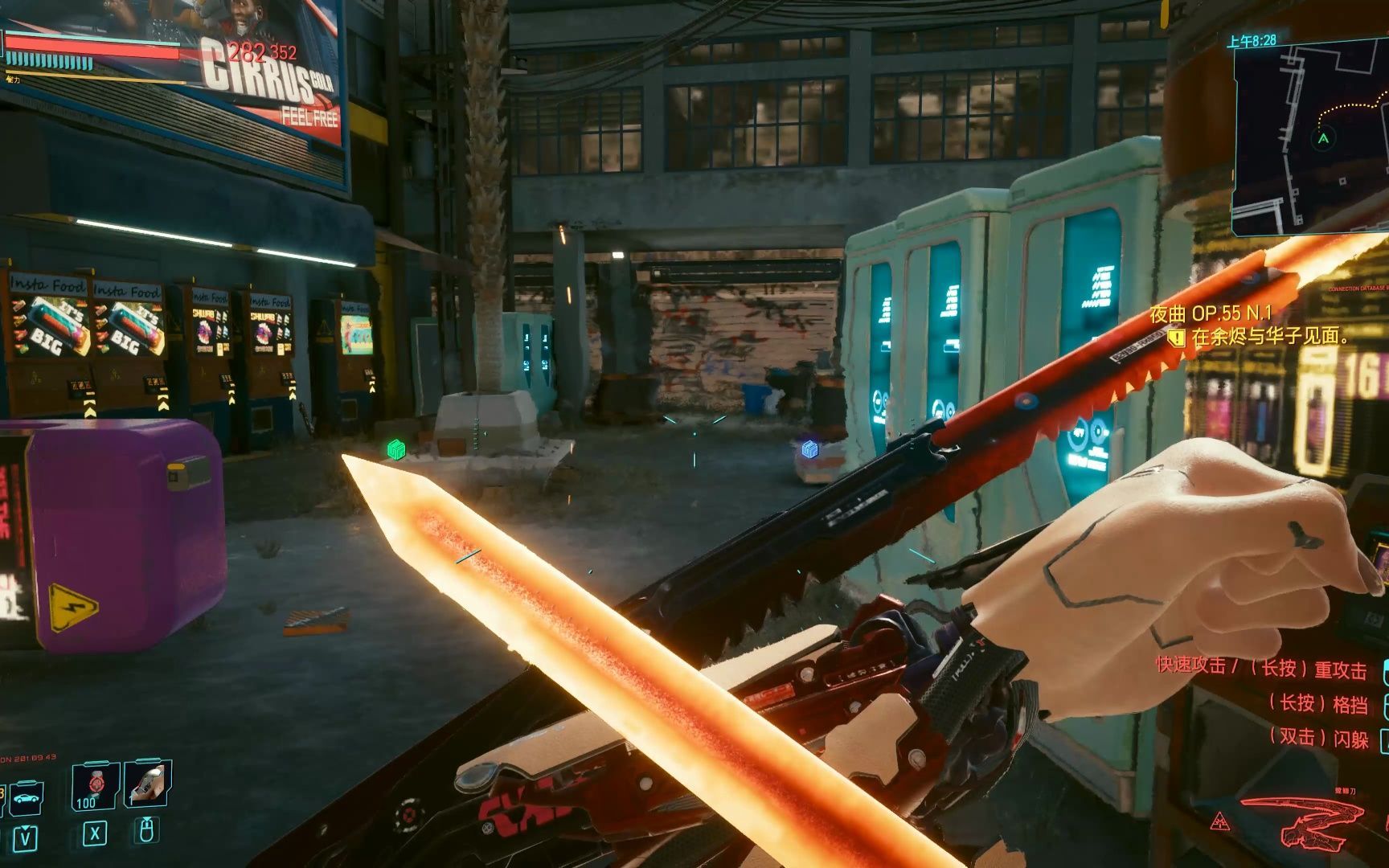The width and height of the screenshot is (1389, 868).
Task: Click the call vehicle car icon
Action: (27, 800)
